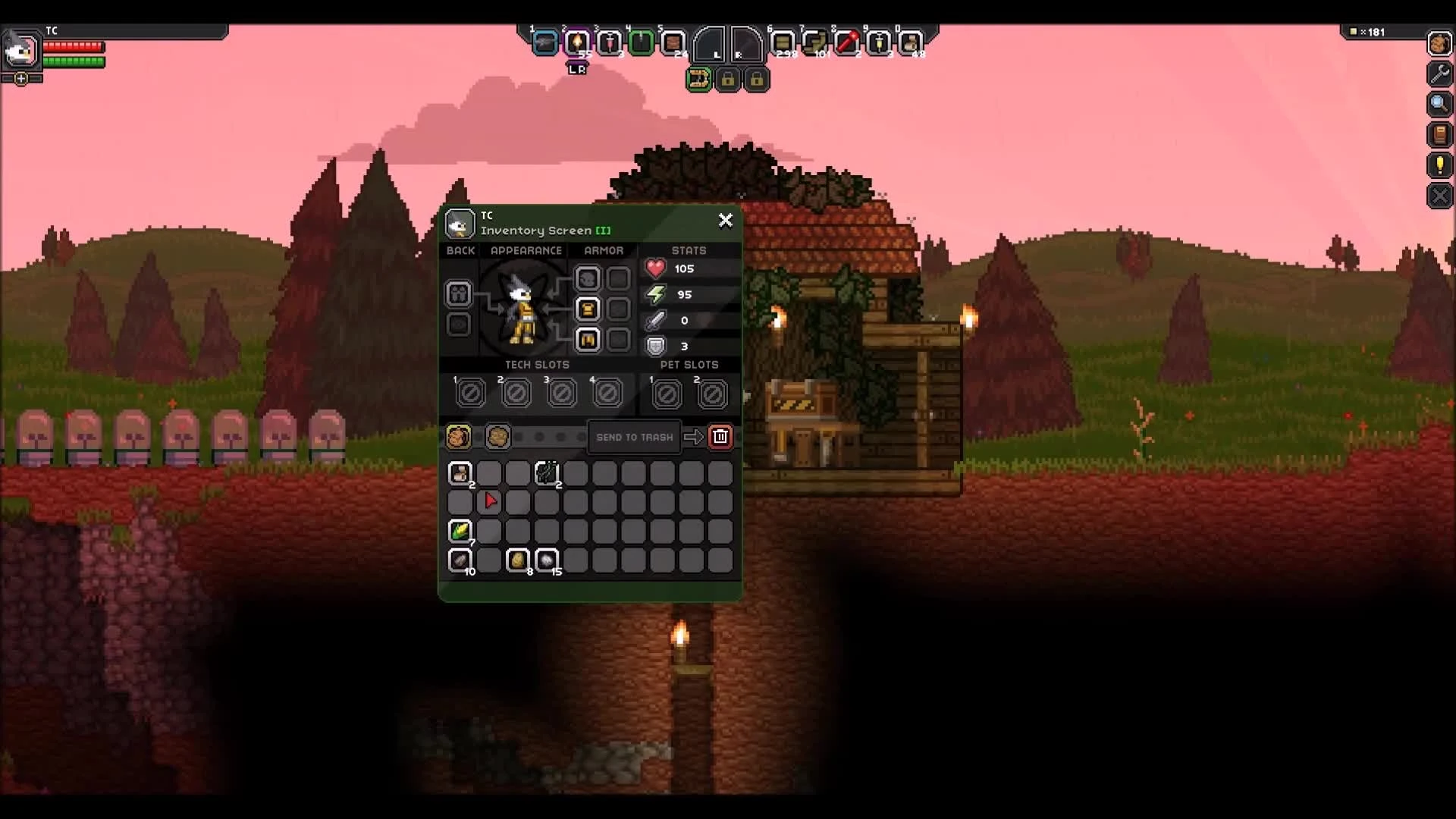Click the trash can icon in the inventory
Viewport: 1456px width, 819px height.
point(720,436)
